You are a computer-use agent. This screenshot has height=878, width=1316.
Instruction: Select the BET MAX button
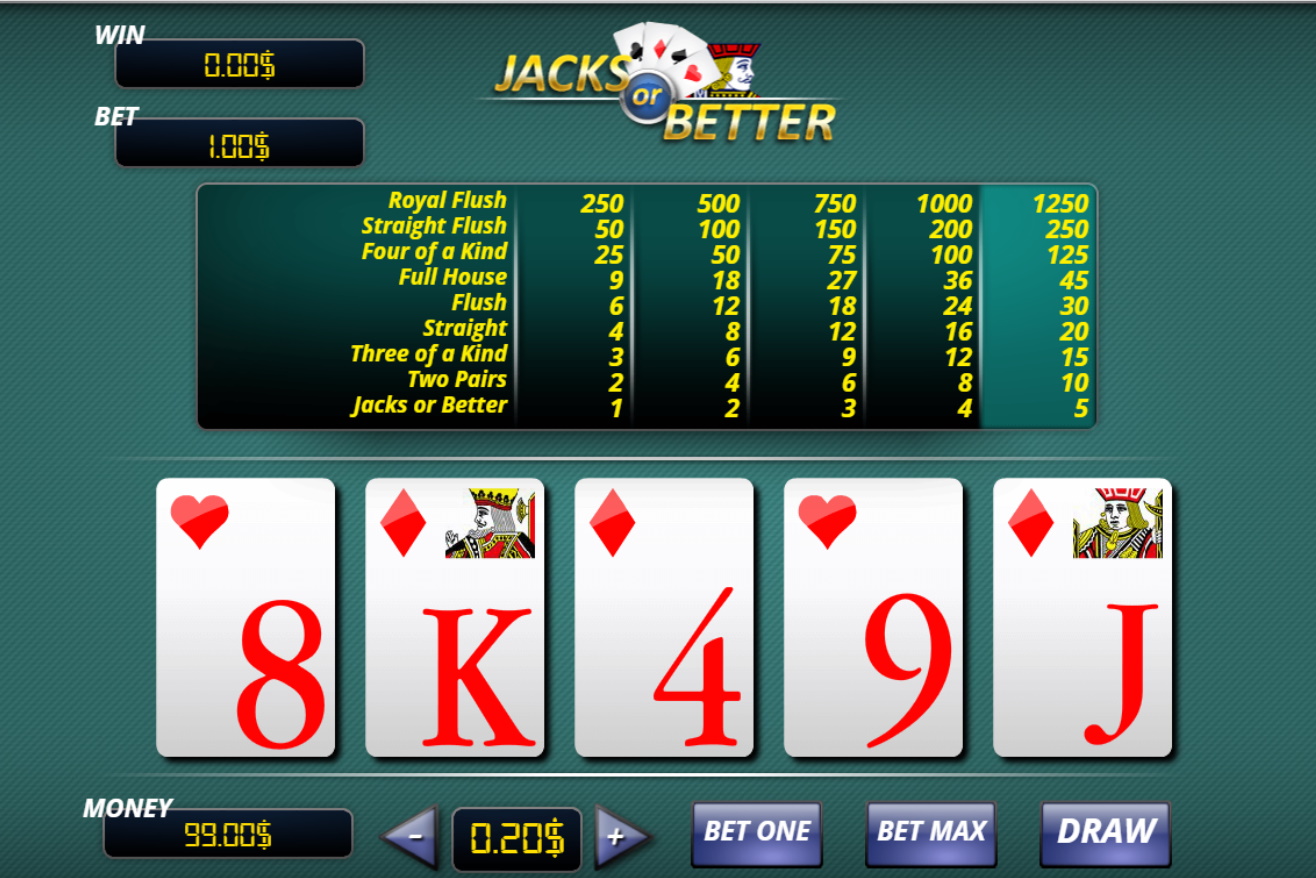(x=931, y=832)
